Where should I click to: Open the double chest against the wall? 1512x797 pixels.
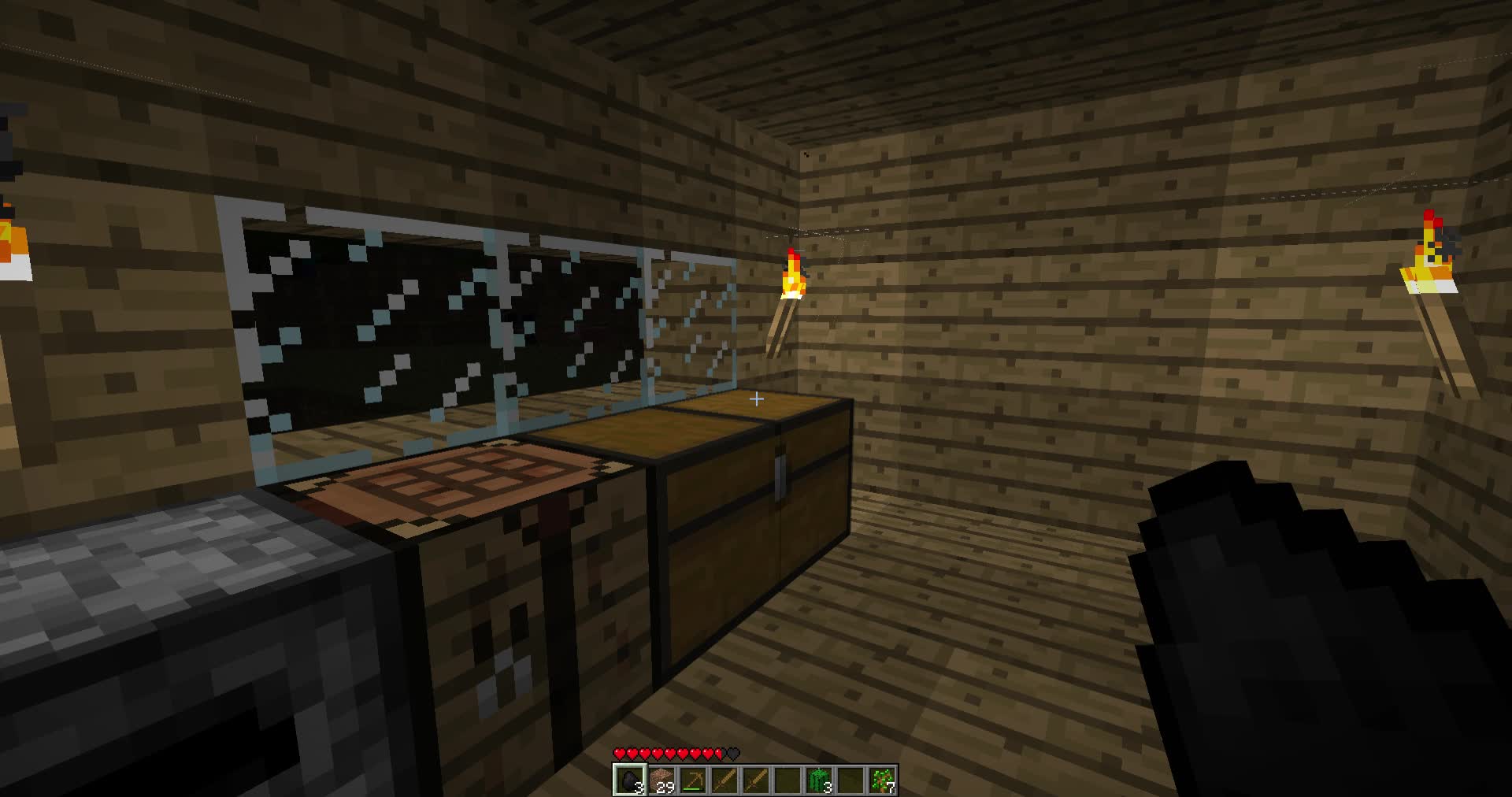[x=748, y=512]
